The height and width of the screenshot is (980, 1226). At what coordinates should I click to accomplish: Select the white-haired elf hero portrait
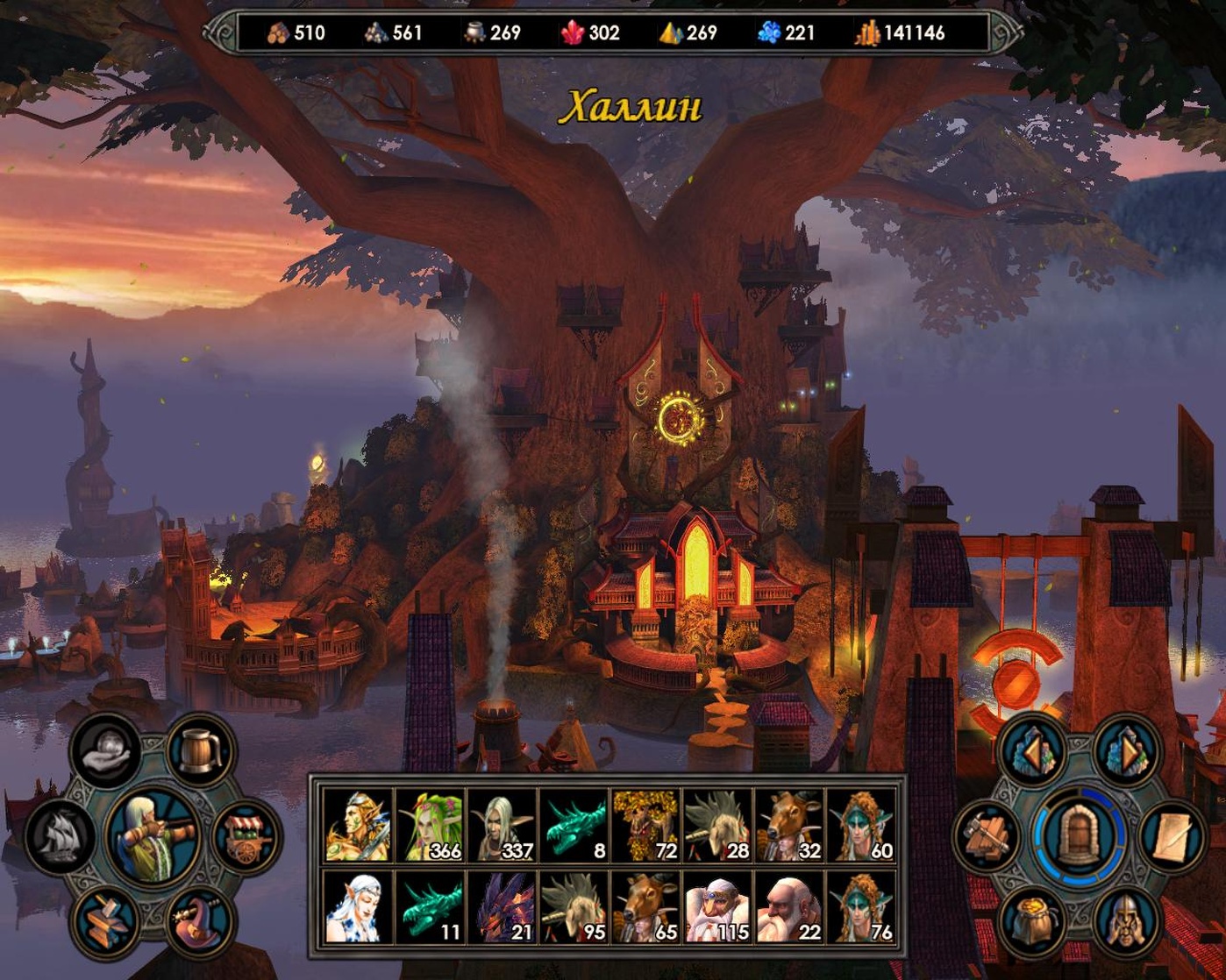click(358, 908)
